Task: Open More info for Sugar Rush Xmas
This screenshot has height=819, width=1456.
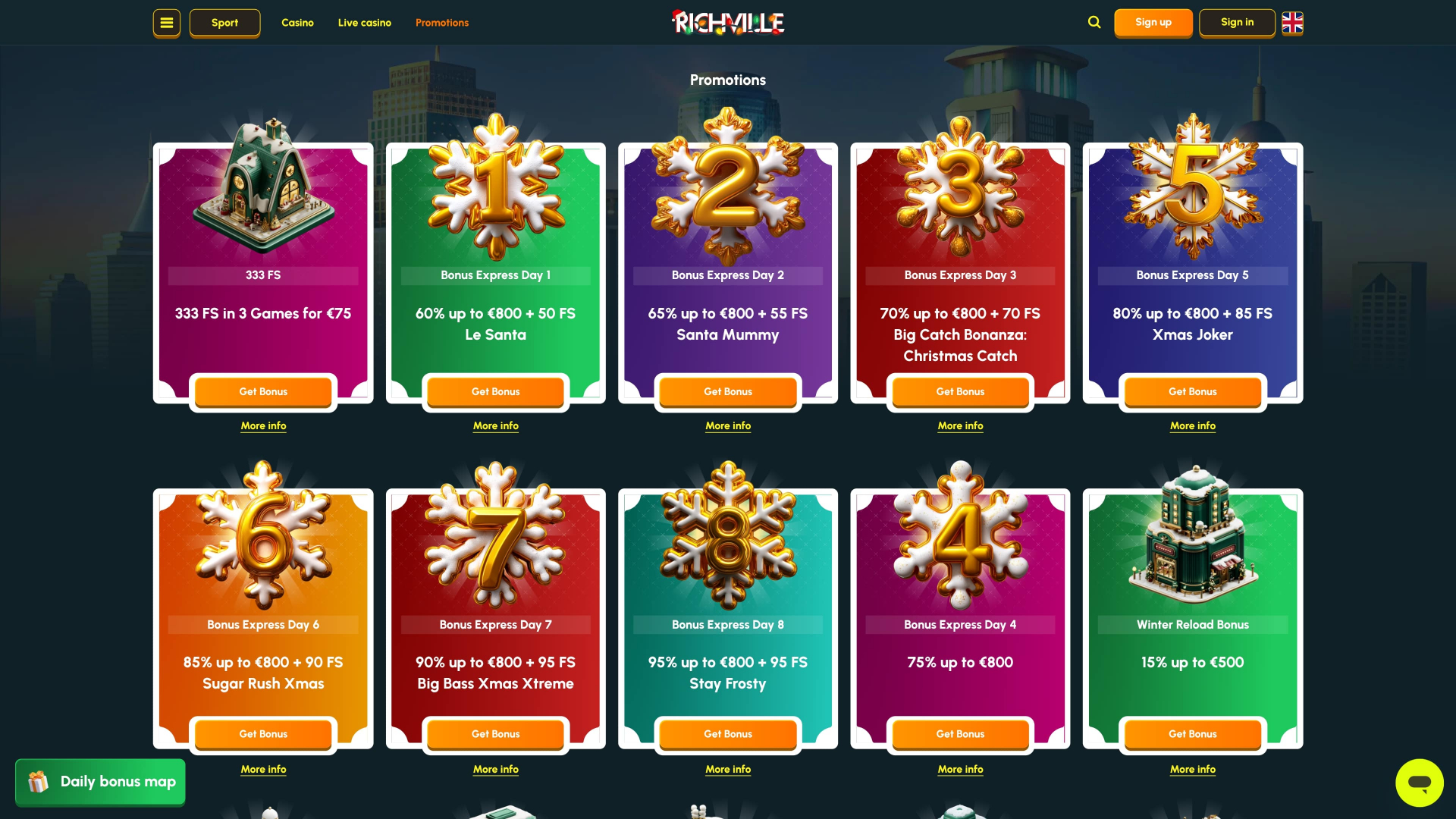Action: pyautogui.click(x=263, y=769)
